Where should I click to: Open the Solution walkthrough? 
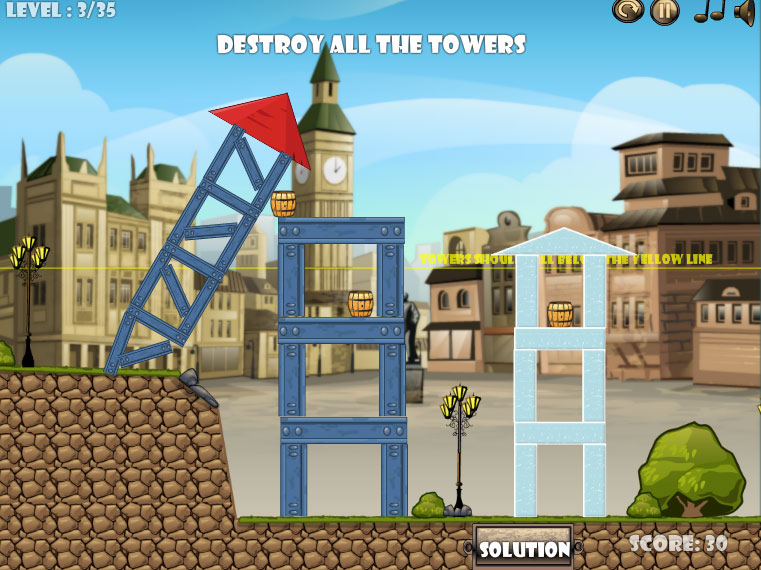(x=523, y=548)
